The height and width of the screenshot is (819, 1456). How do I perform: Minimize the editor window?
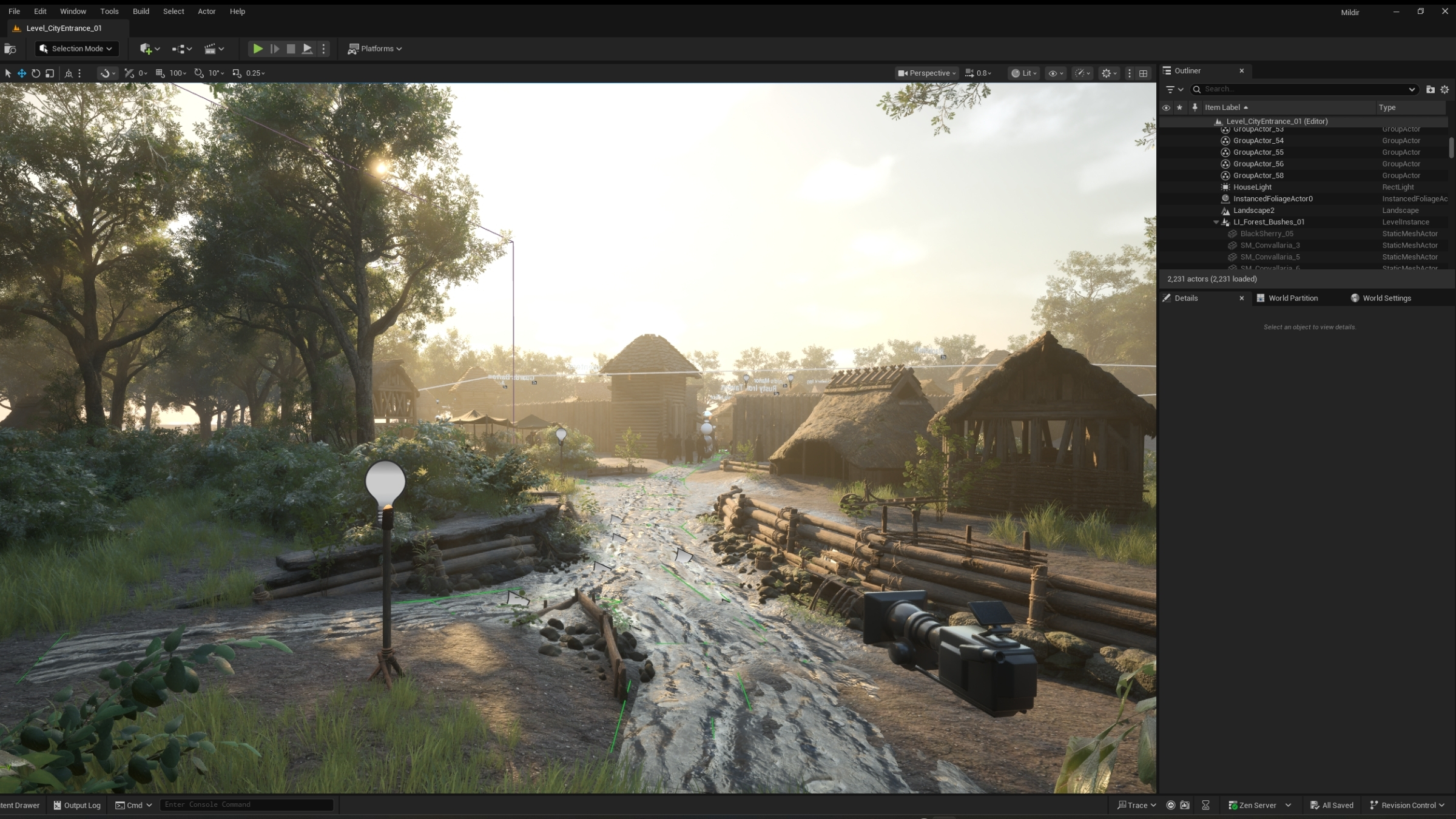[x=1396, y=12]
